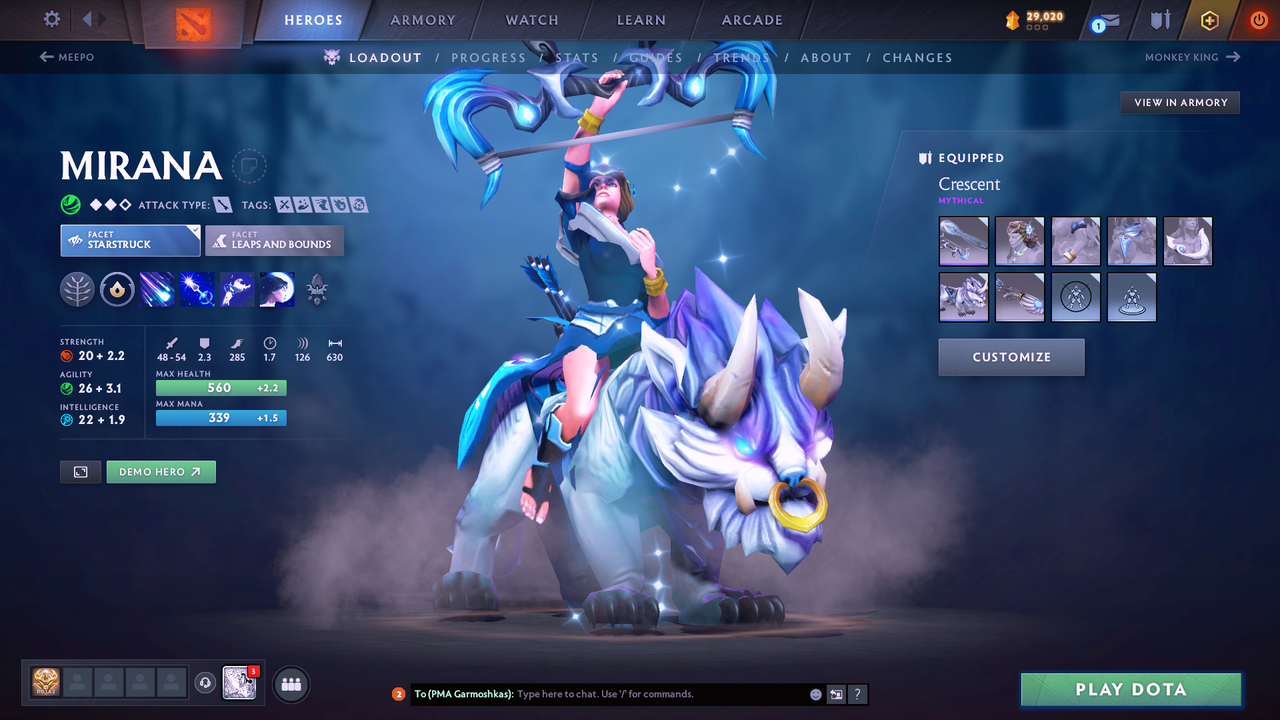Toggle the chat emoticon picker
This screenshot has width=1280, height=720.
[x=814, y=693]
